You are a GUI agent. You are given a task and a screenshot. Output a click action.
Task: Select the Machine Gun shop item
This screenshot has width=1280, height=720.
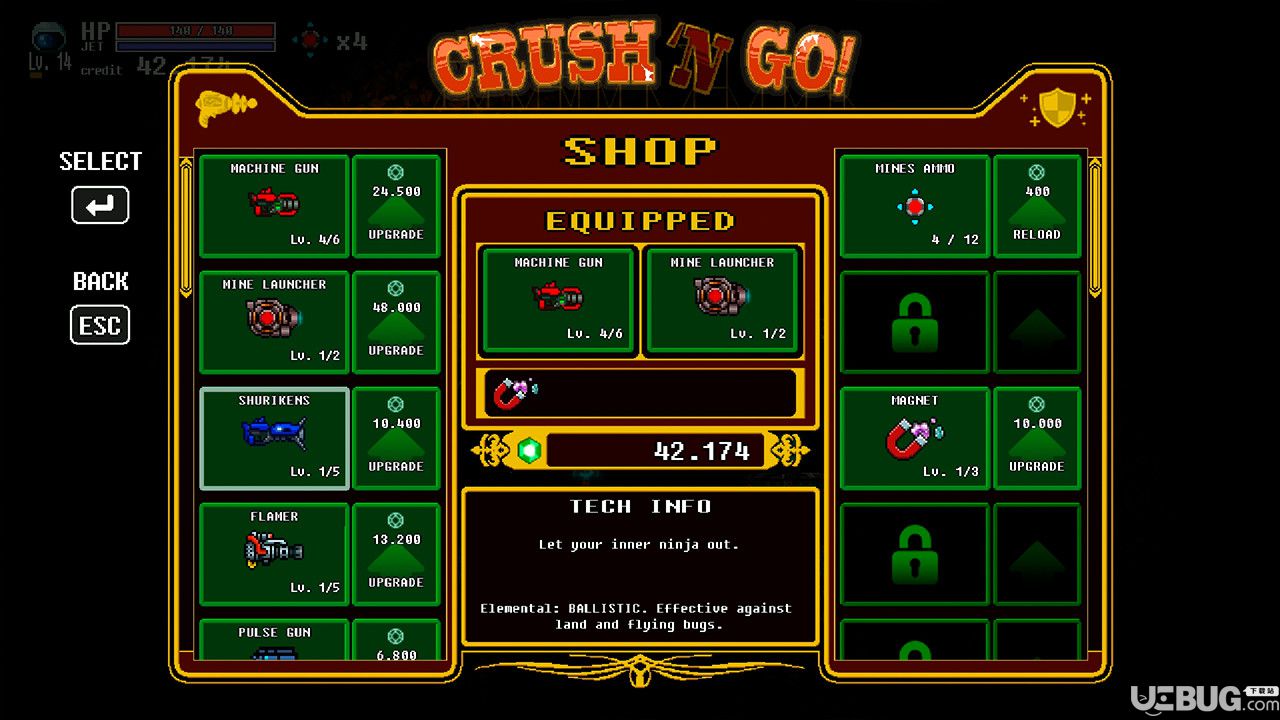tap(274, 206)
